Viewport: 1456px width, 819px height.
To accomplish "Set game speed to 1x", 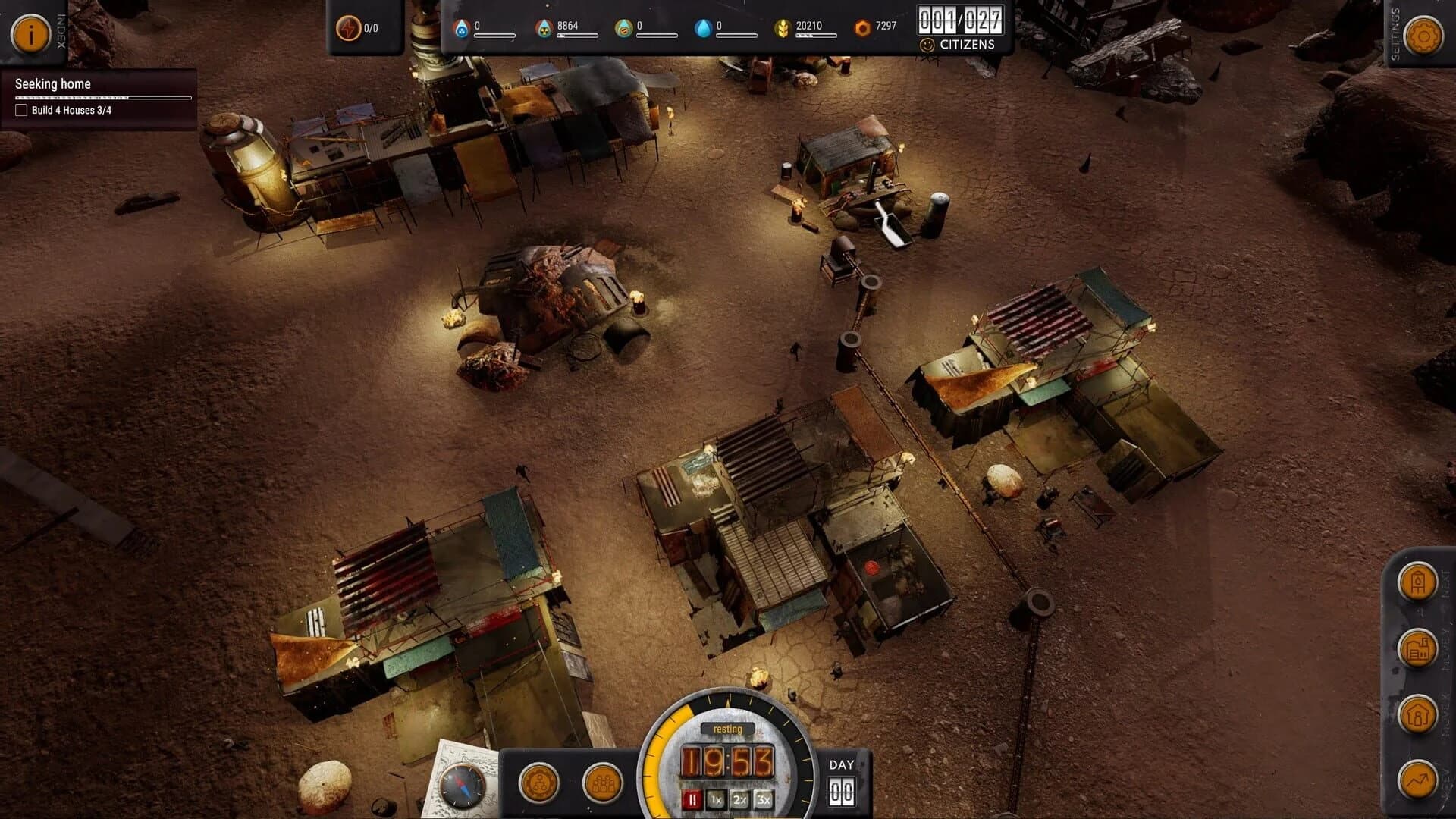I will coord(715,799).
